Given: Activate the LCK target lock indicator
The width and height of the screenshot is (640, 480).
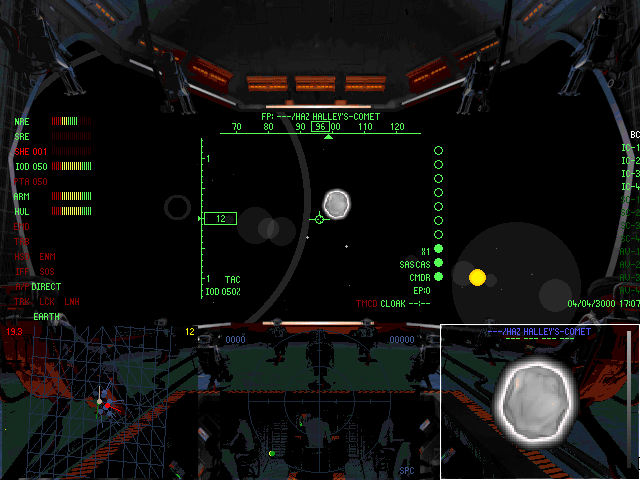Looking at the screenshot, I should click(x=47, y=301).
